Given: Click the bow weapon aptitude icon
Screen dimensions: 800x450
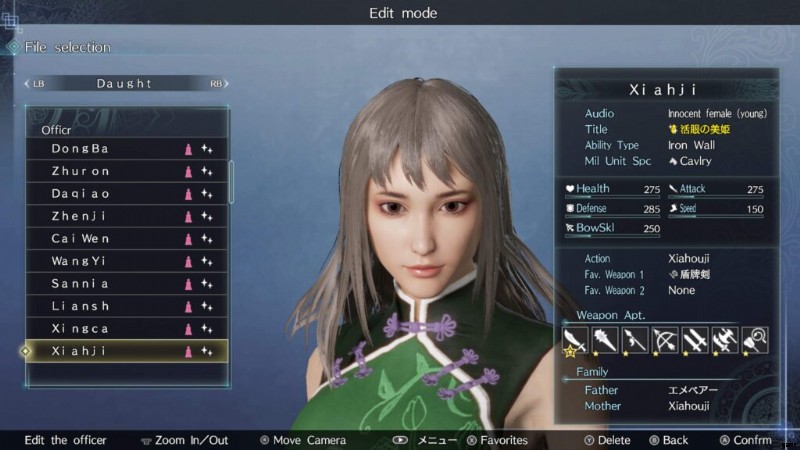Looking at the screenshot, I should [x=664, y=340].
